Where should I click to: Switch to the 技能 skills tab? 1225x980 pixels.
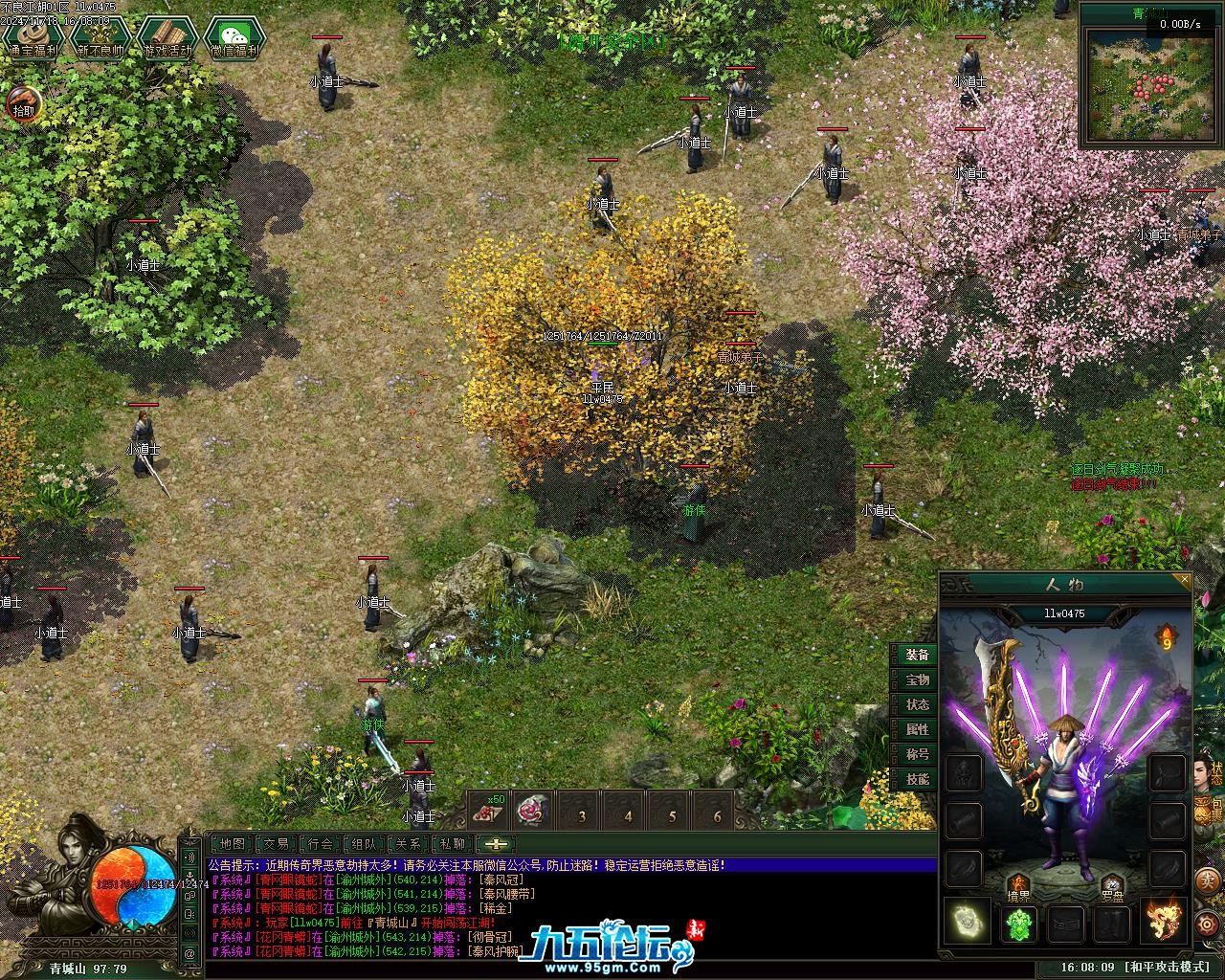coord(917,779)
